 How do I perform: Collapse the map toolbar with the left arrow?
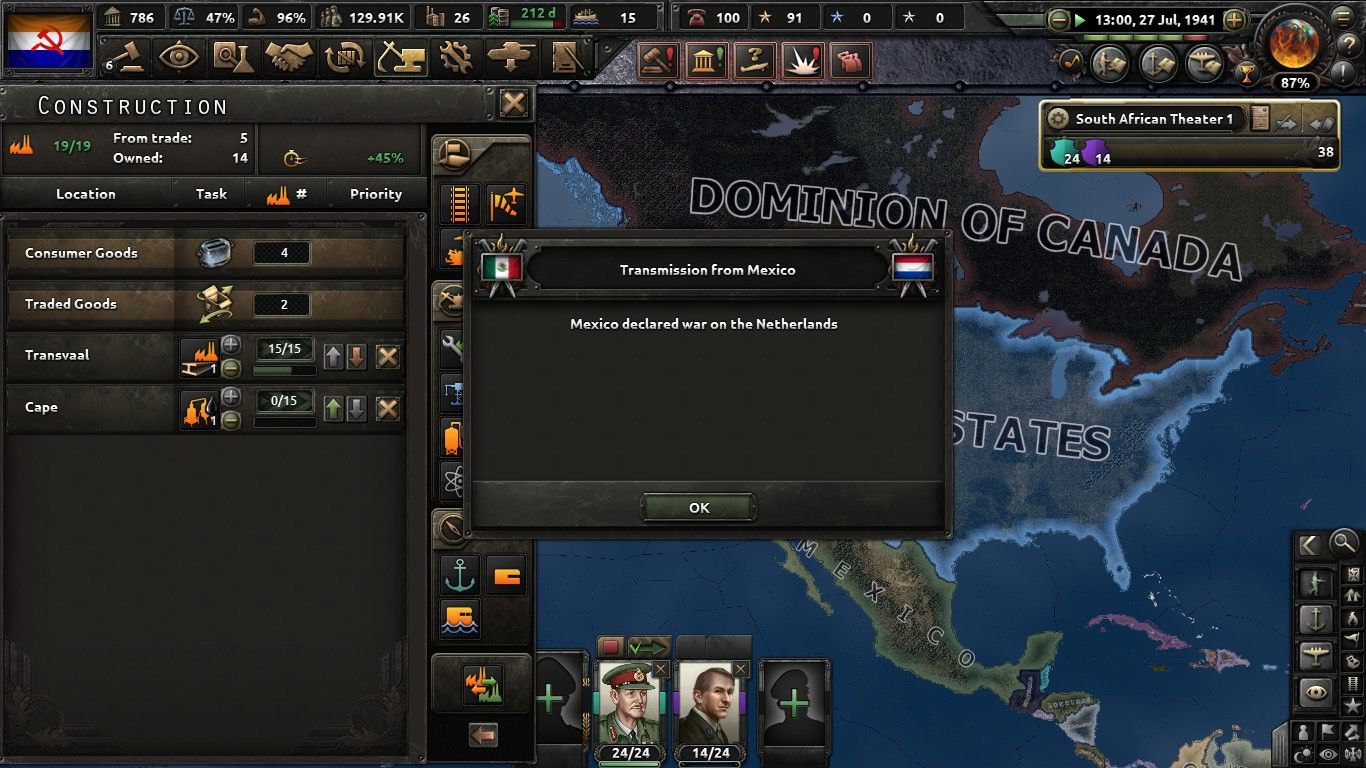[1307, 545]
